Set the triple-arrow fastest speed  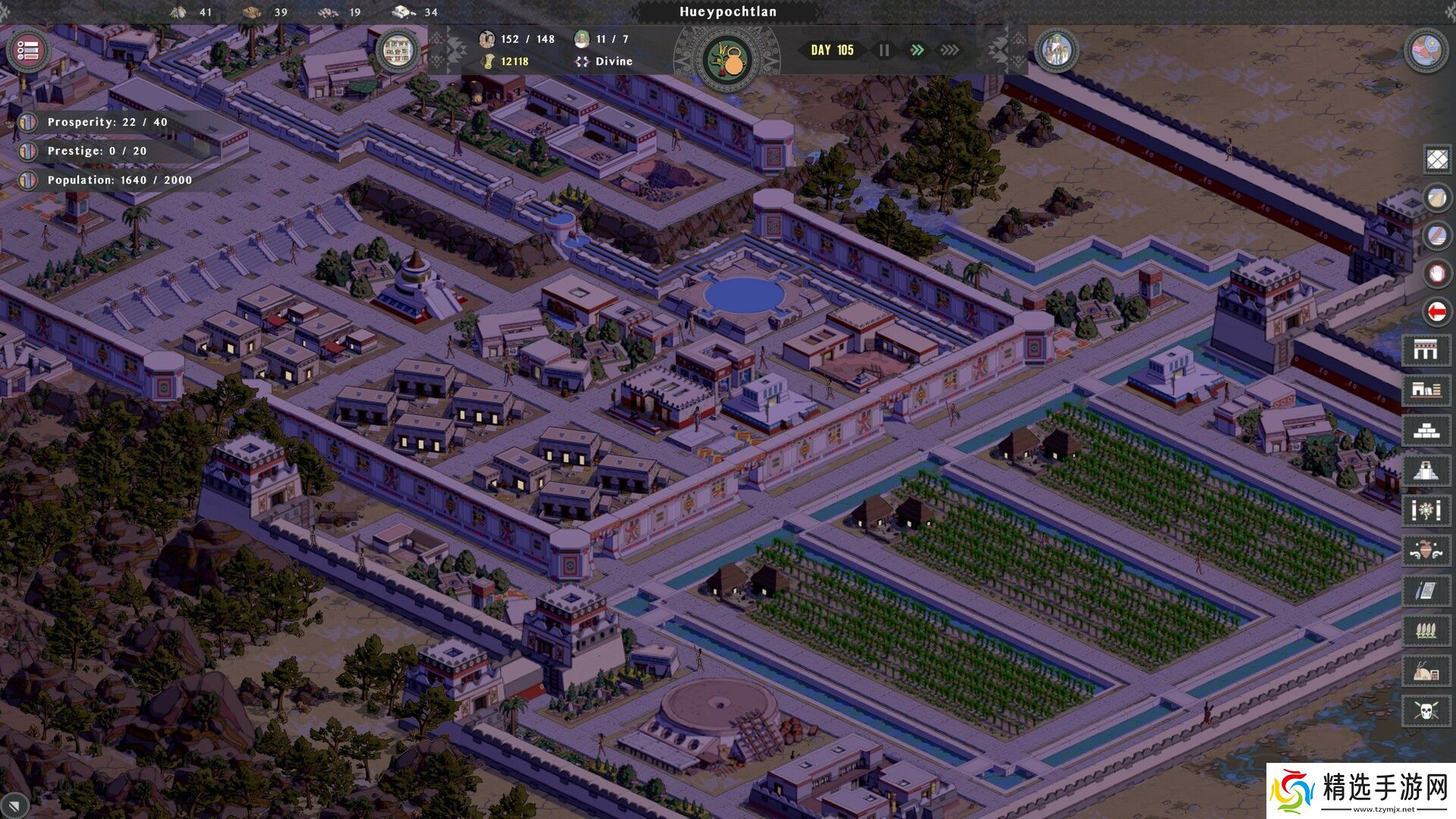[949, 50]
